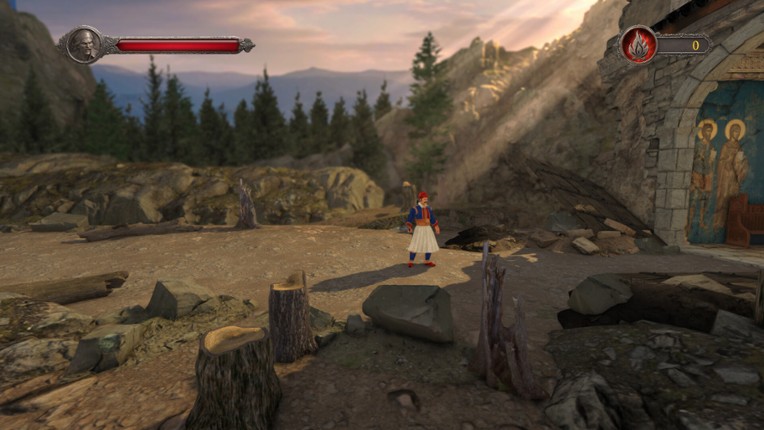Select the red flame emblem icon

[638, 45]
